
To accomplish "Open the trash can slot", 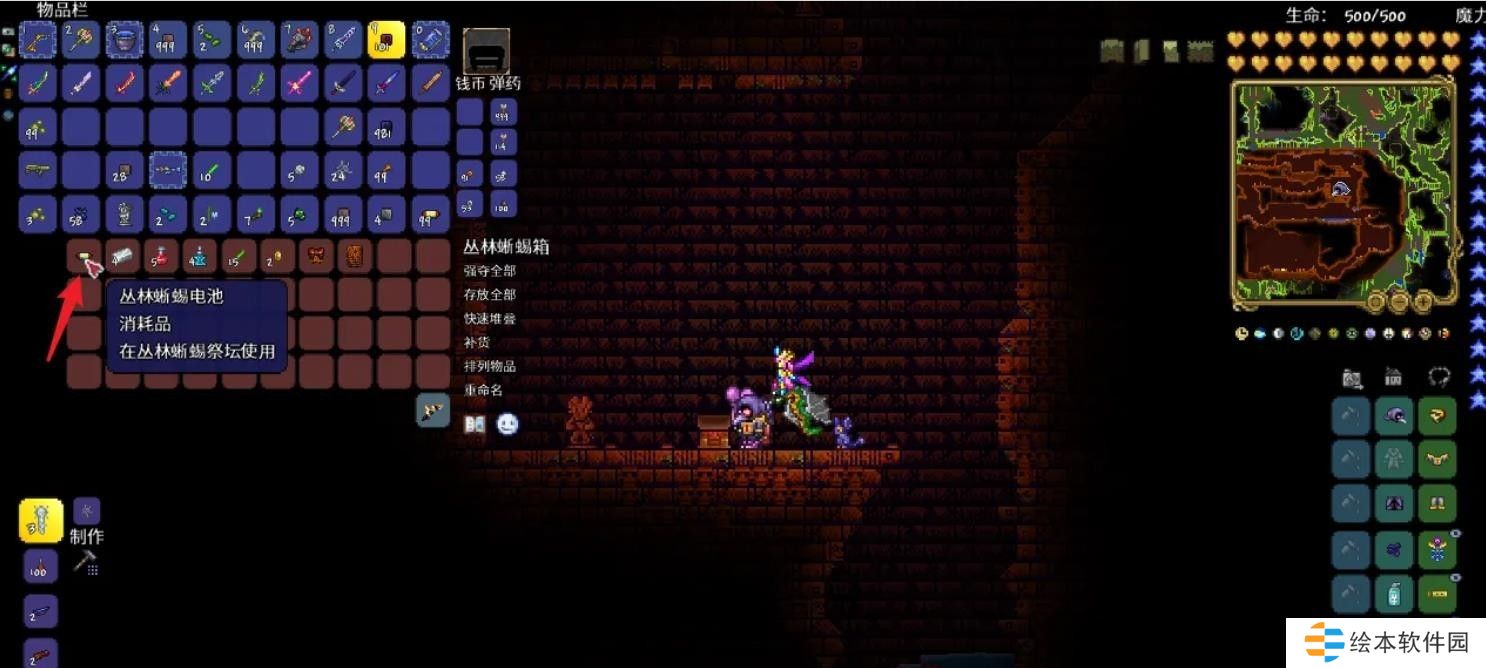I will point(486,50).
